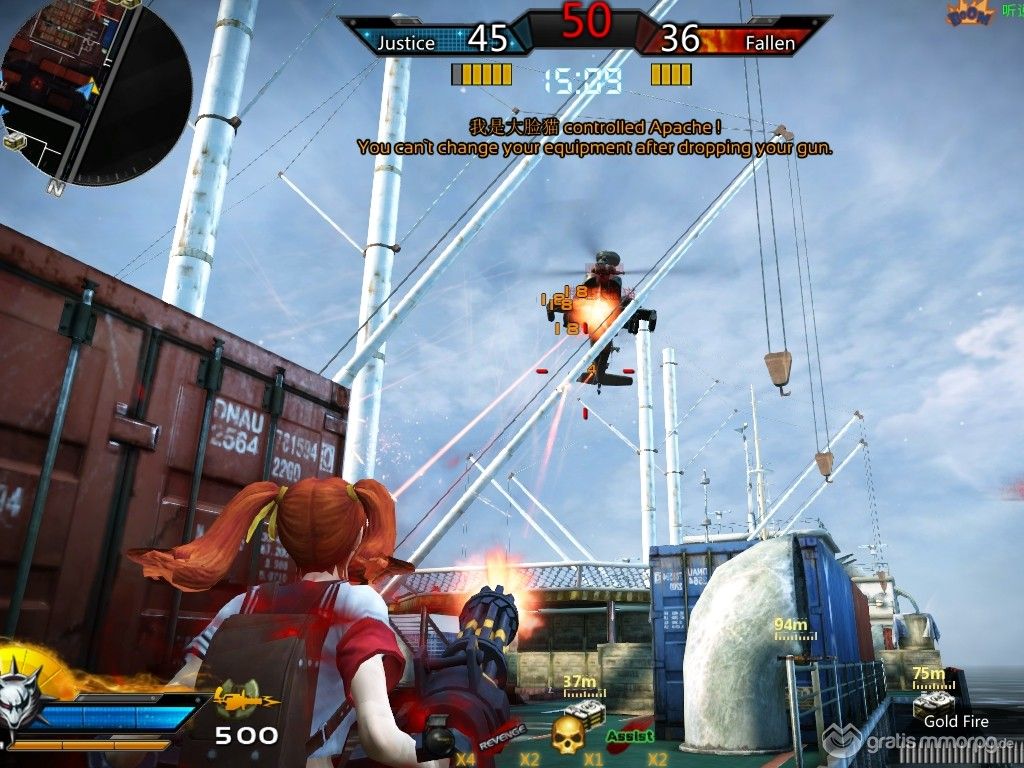1024x768 pixels.
Task: Select the green Assist medal
Action: [630, 736]
